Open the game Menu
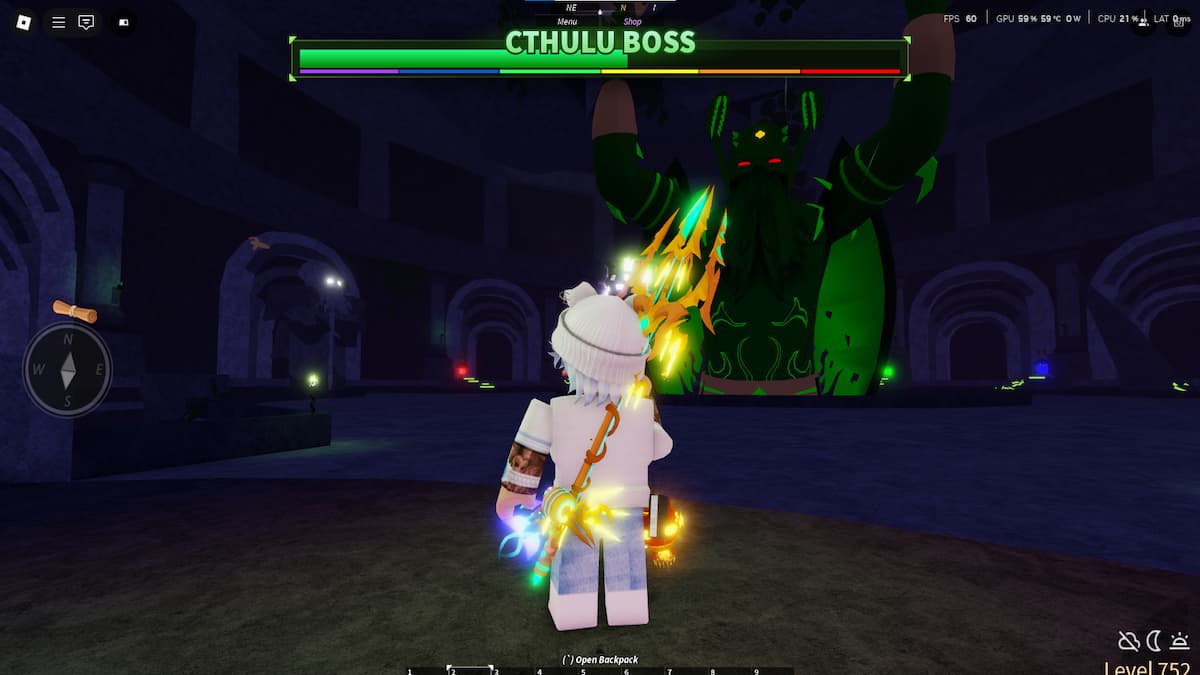Image resolution: width=1200 pixels, height=675 pixels. (x=567, y=21)
